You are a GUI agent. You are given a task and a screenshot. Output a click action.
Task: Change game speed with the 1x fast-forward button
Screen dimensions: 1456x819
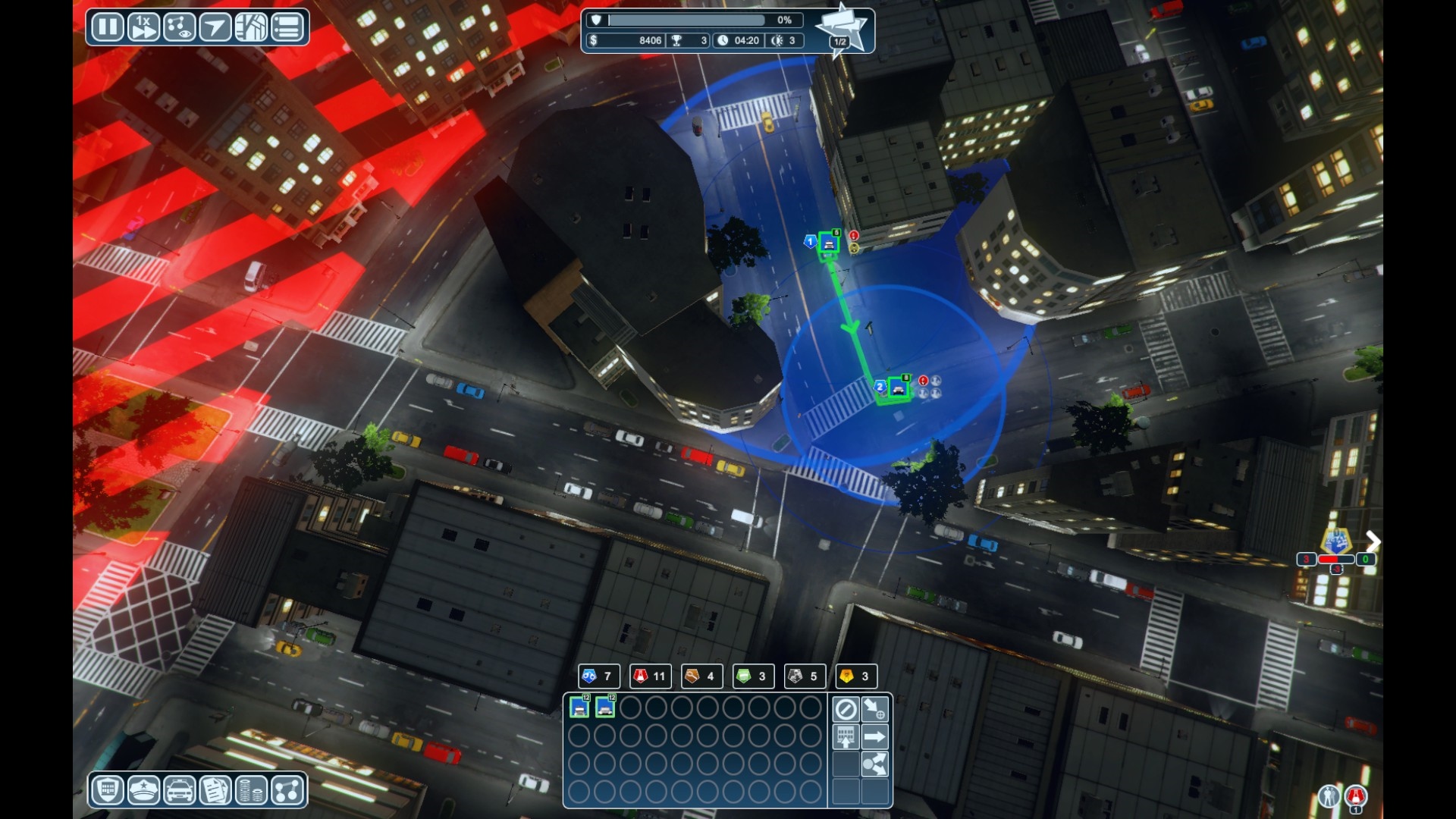(x=143, y=27)
